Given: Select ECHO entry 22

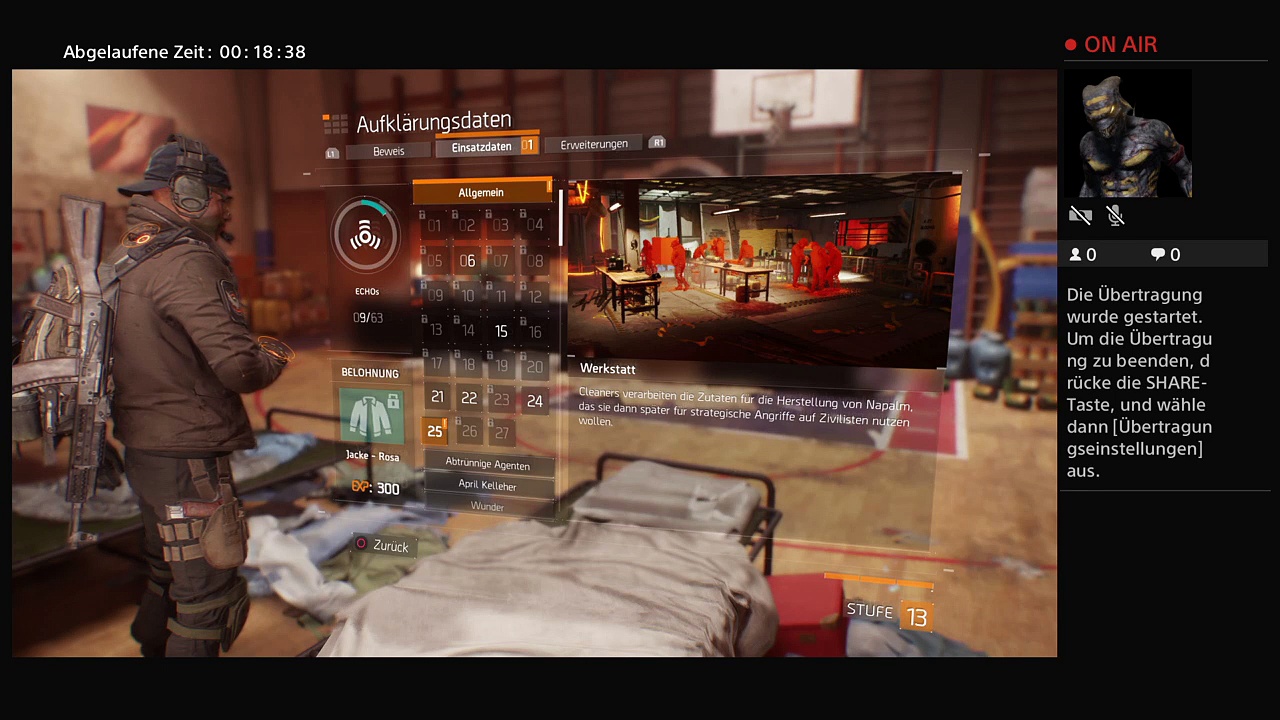Looking at the screenshot, I should pos(469,398).
